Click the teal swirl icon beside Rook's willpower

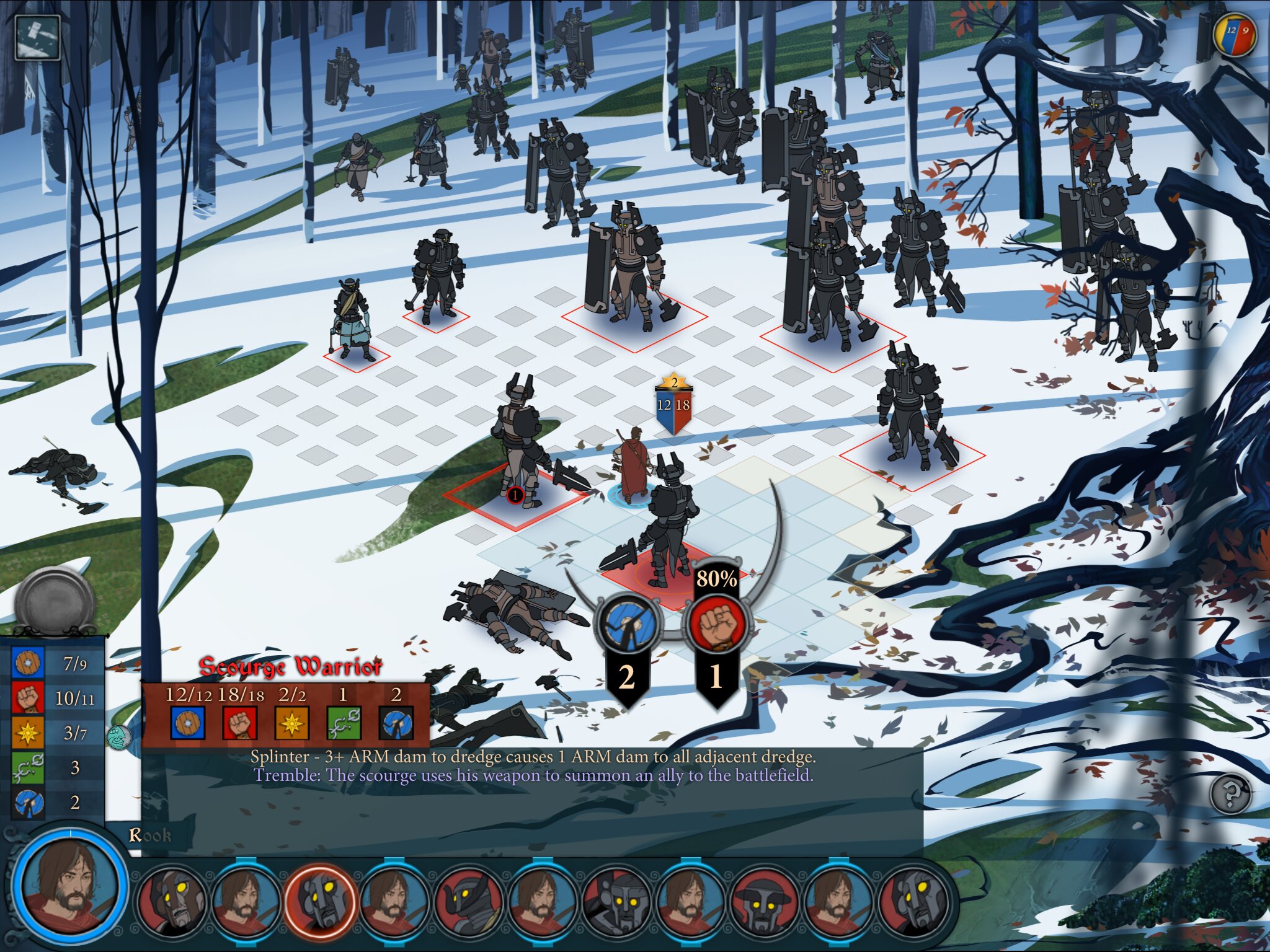[x=118, y=738]
